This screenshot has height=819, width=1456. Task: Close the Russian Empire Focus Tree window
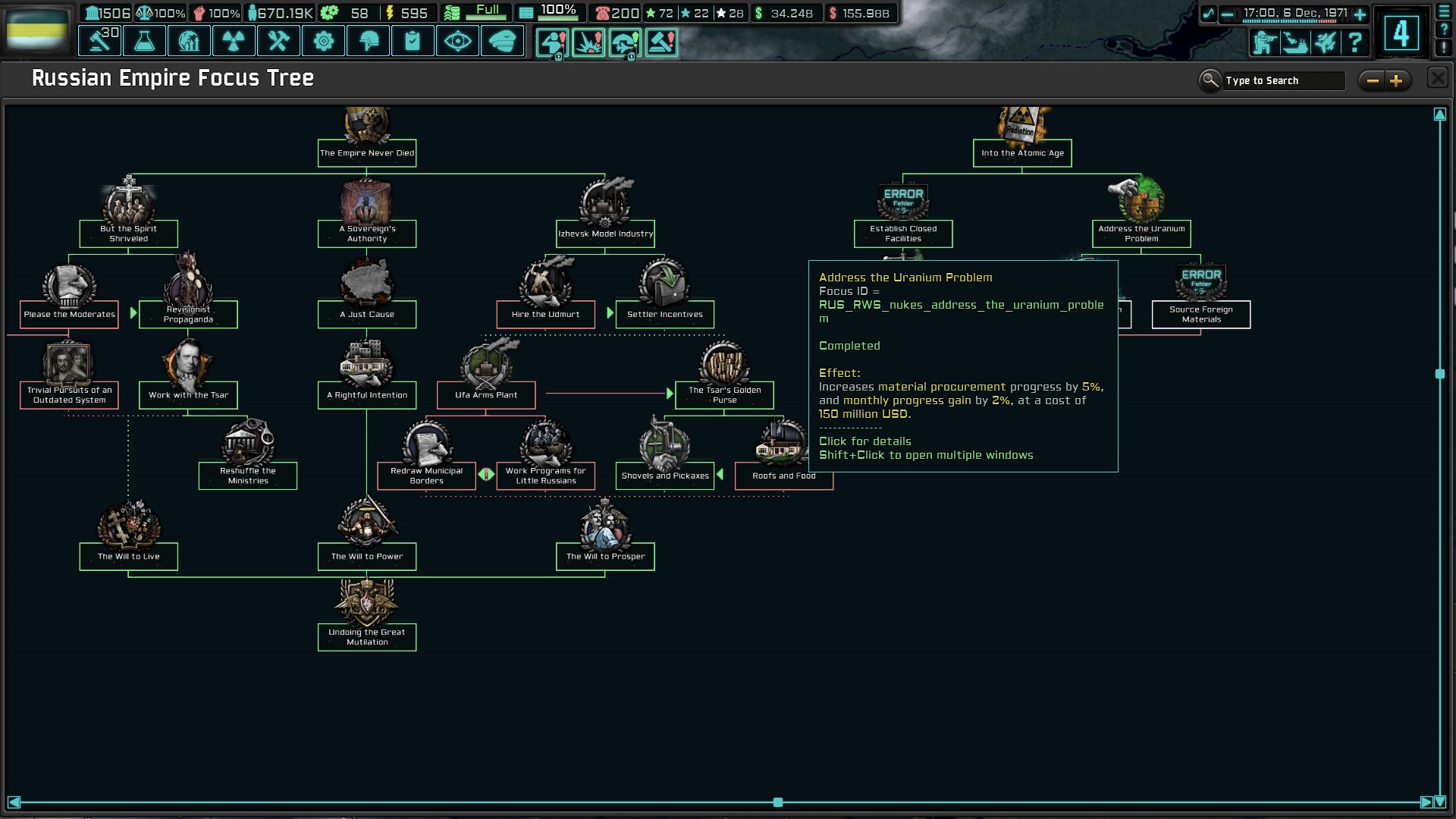1437,78
